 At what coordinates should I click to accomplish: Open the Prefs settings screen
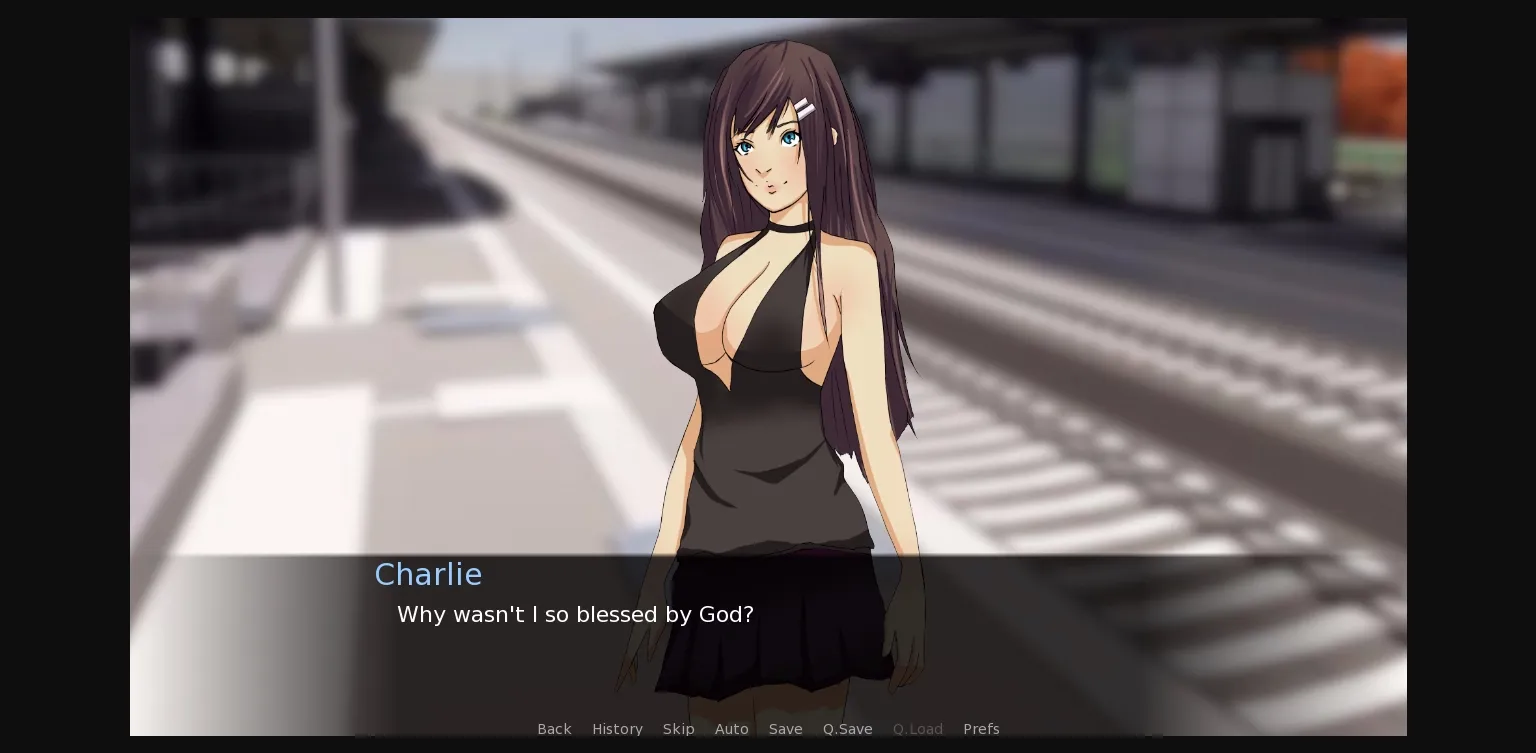pos(981,729)
